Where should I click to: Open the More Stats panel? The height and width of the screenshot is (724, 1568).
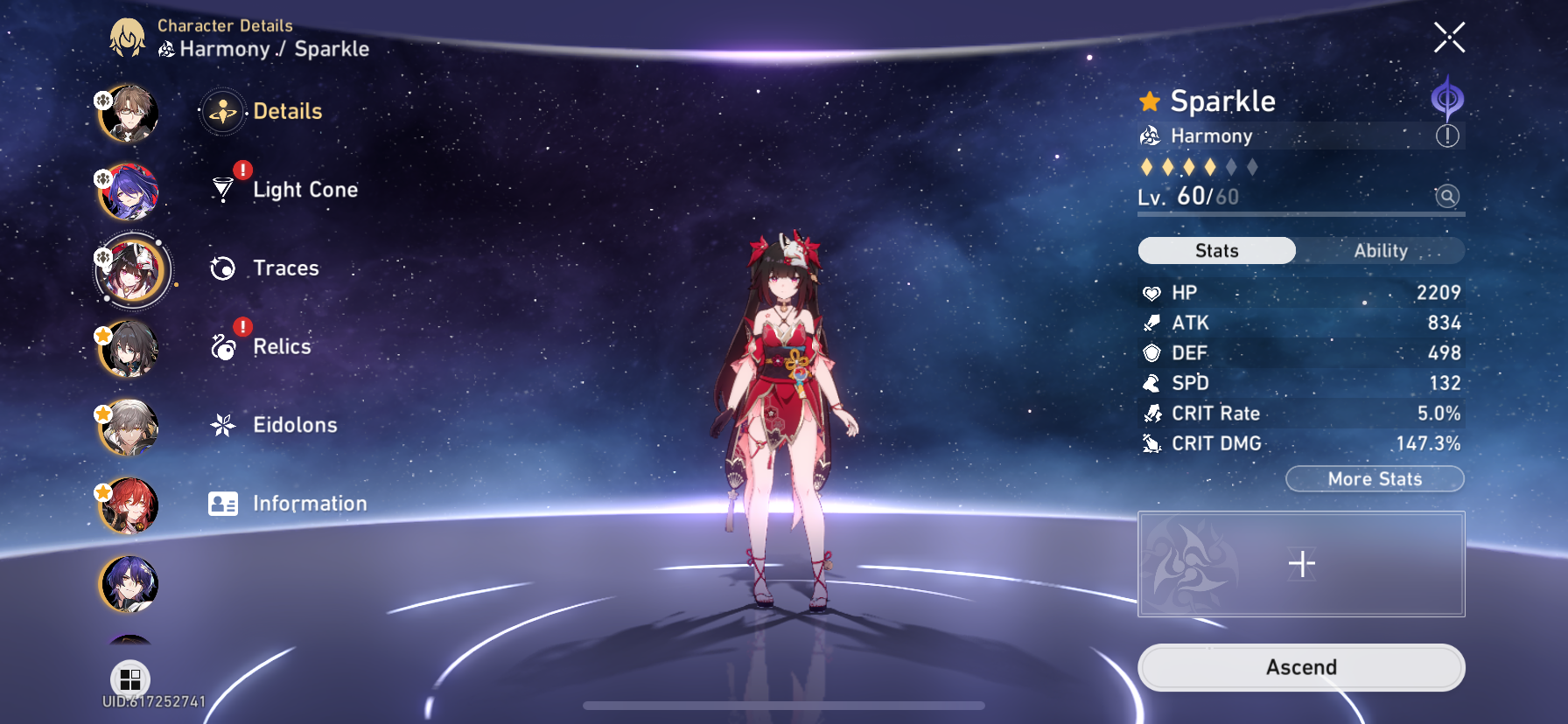click(x=1374, y=479)
